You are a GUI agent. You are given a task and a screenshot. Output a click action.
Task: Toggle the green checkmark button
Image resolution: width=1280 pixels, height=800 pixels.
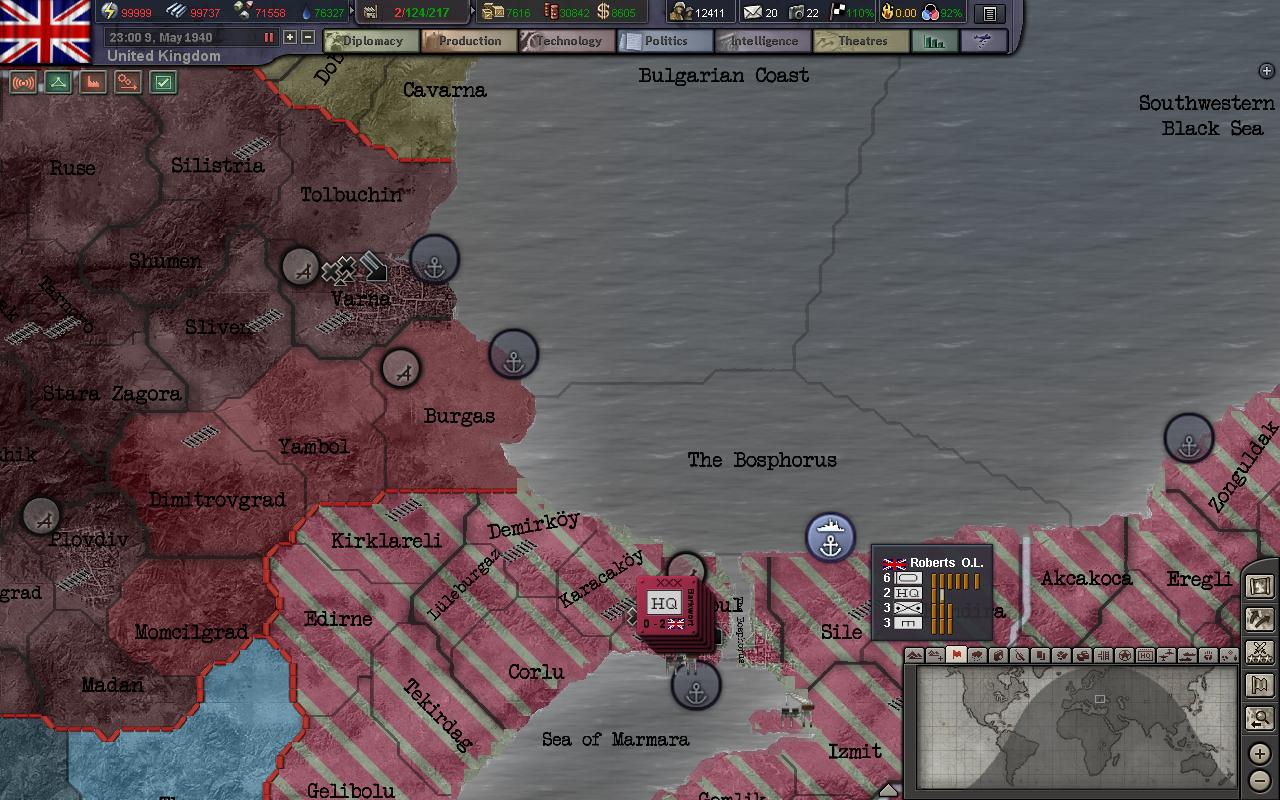coord(163,83)
